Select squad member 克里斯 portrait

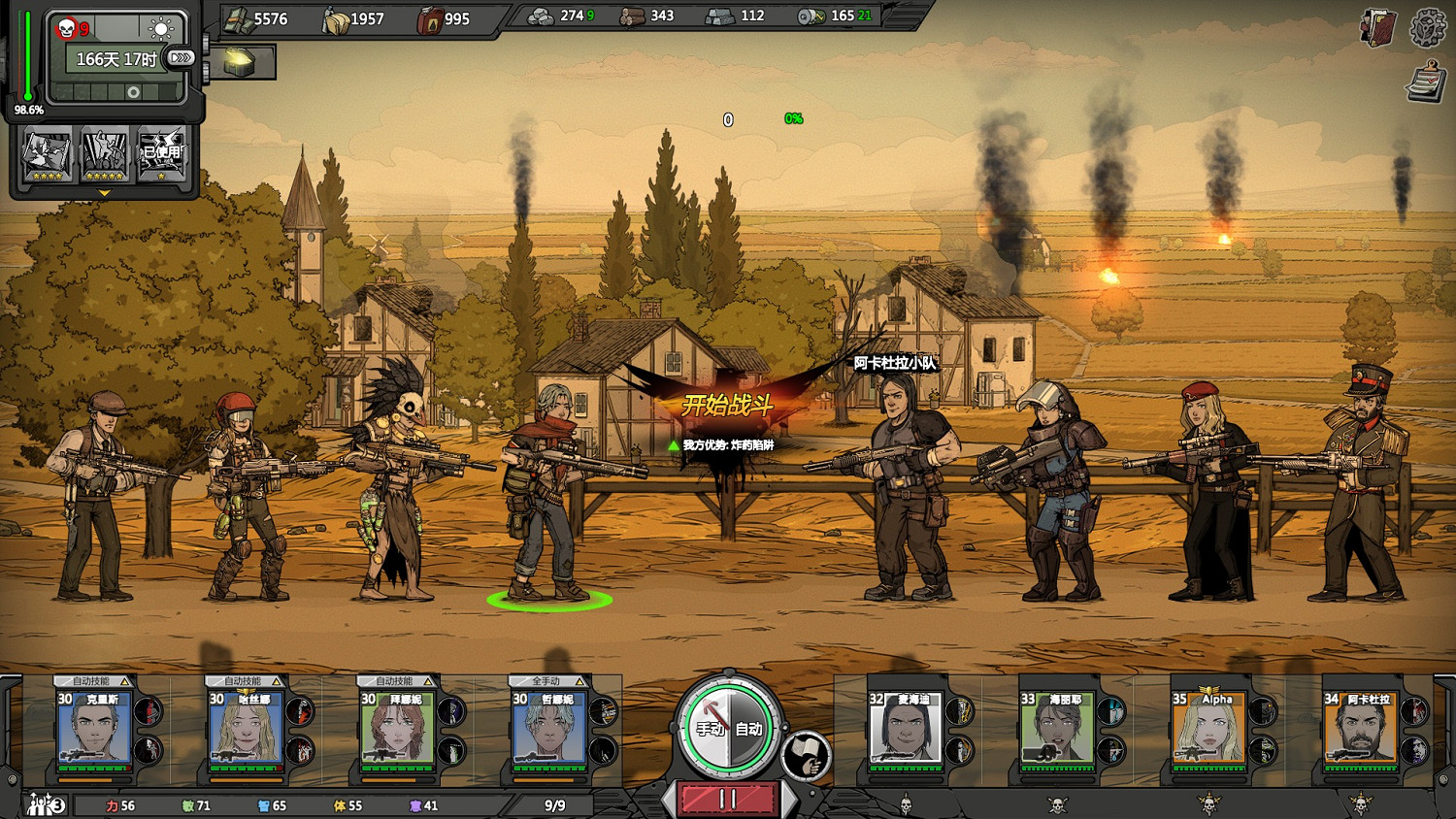94,728
